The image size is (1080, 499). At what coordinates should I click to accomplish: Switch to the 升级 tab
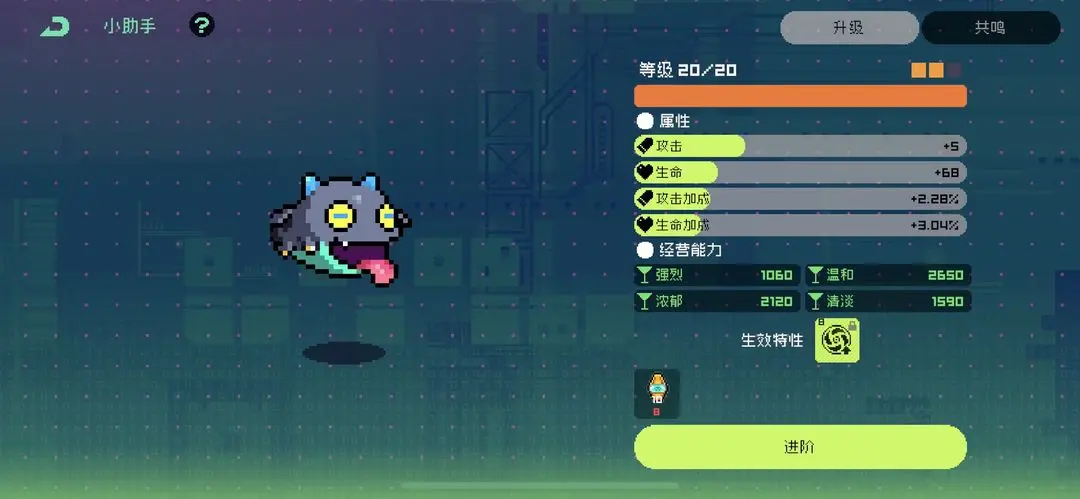tap(848, 28)
